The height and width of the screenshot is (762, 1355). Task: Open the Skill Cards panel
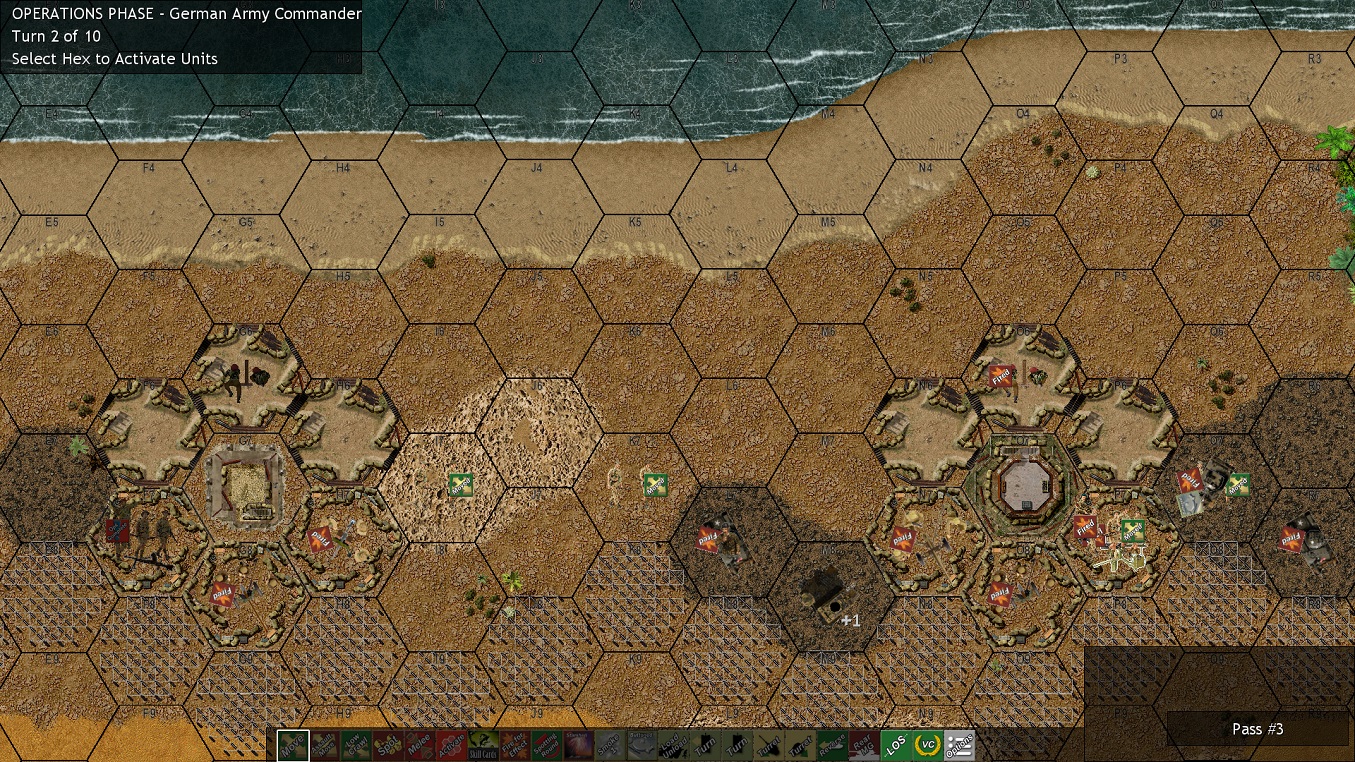coord(485,745)
